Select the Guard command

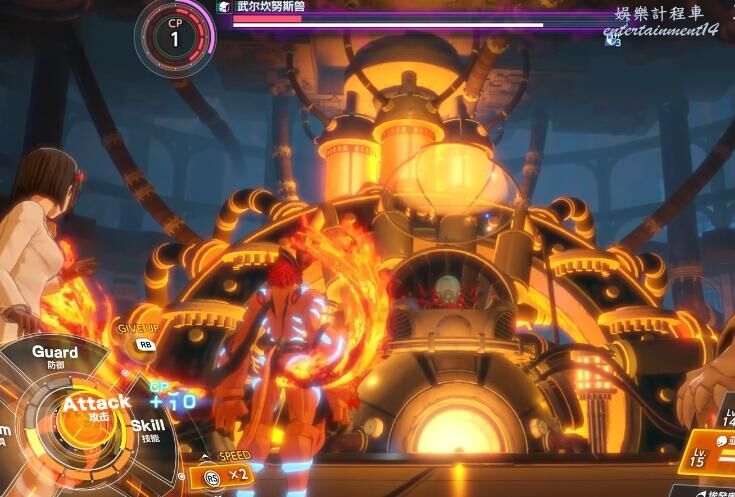tap(55, 356)
